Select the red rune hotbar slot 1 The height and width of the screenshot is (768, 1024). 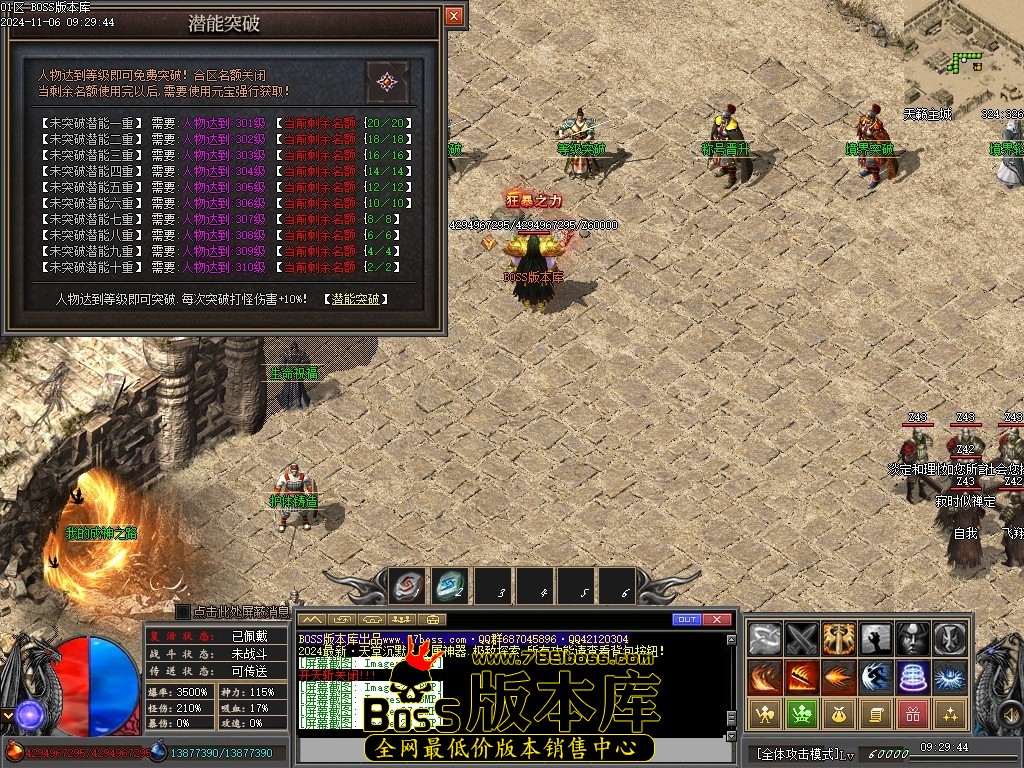[x=407, y=586]
